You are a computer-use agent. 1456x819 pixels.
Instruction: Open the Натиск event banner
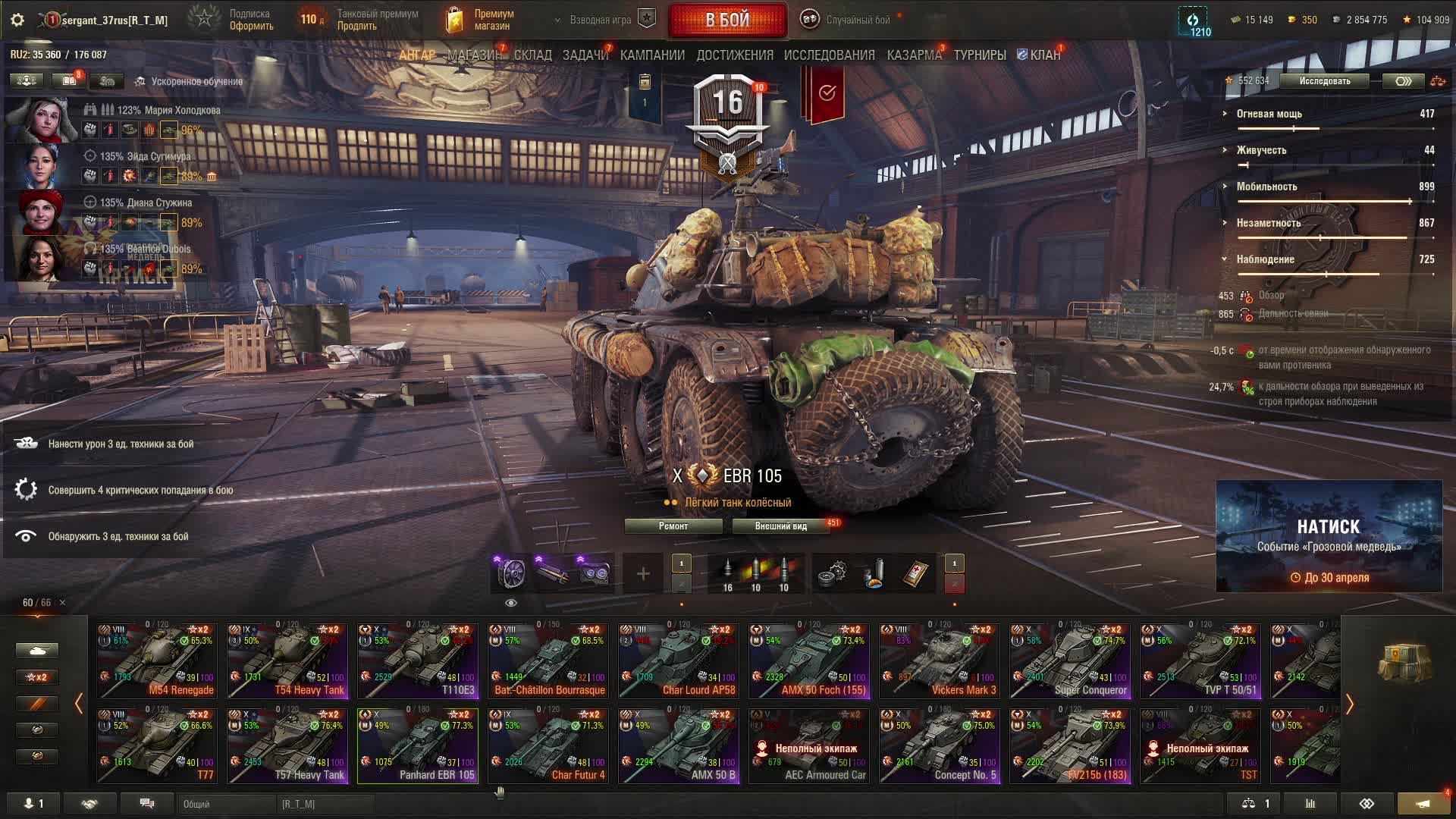click(1329, 536)
